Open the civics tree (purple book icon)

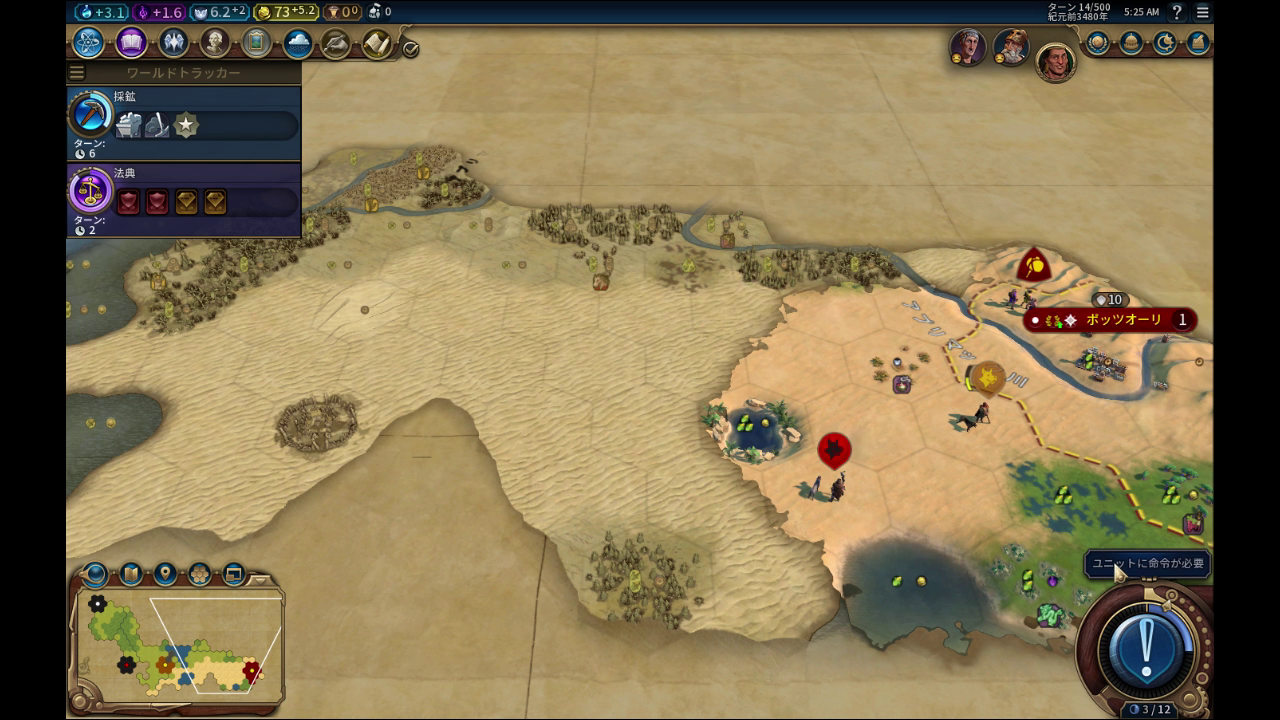coord(131,43)
